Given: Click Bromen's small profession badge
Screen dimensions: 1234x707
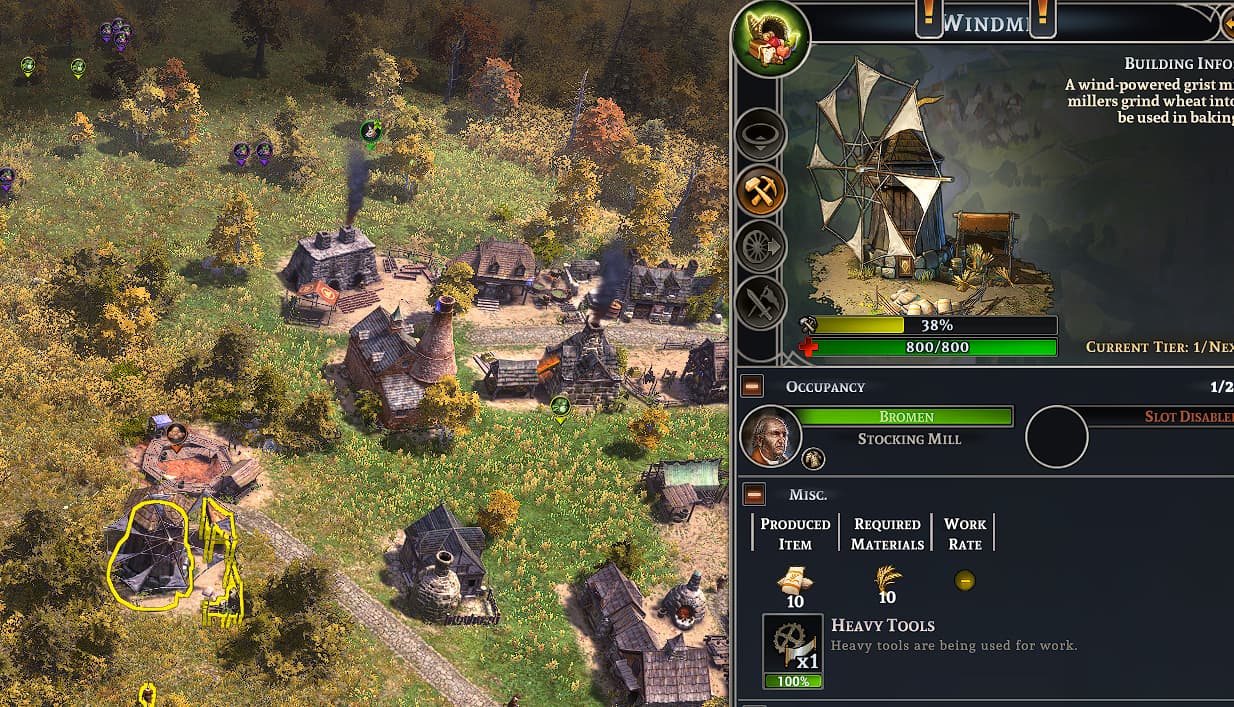Looking at the screenshot, I should pyautogui.click(x=814, y=459).
